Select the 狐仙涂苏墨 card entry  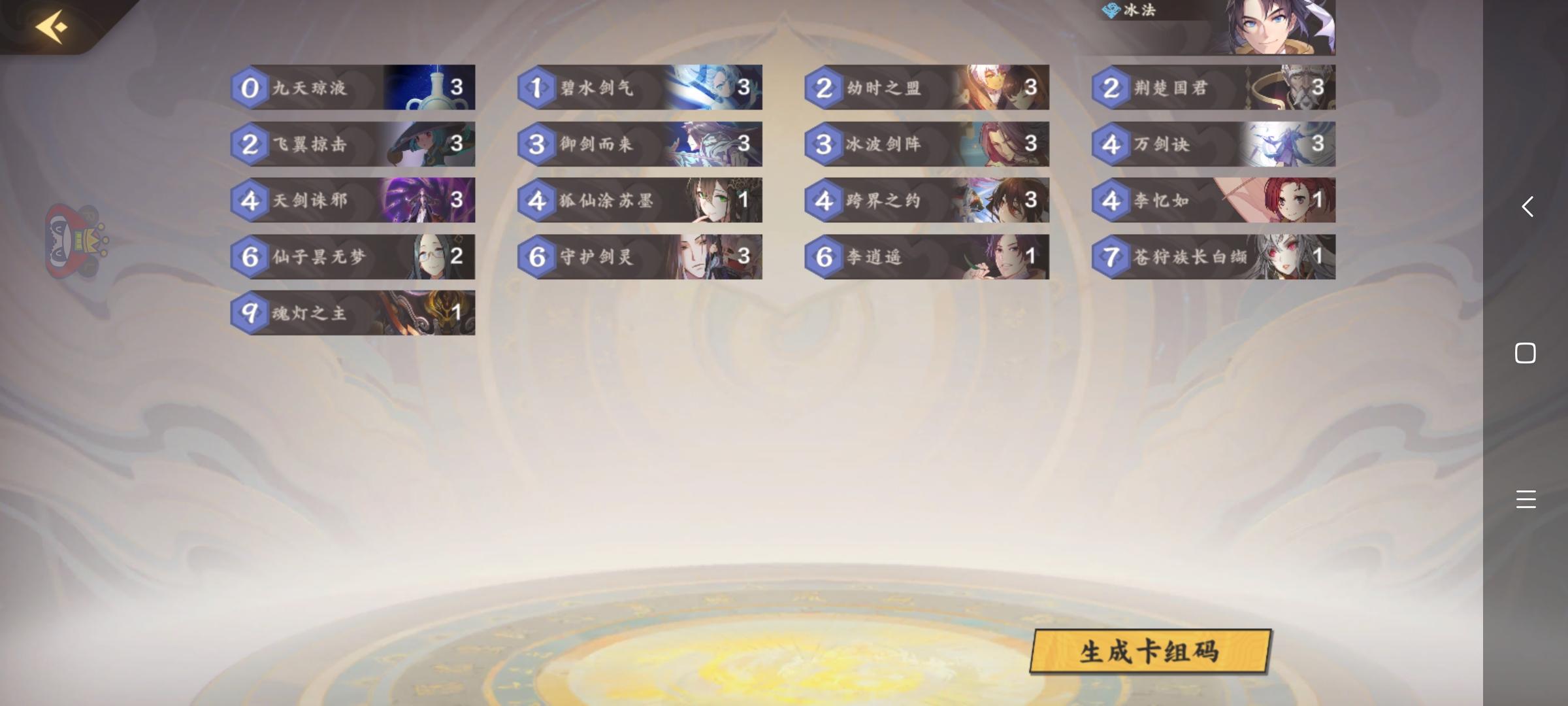pyautogui.click(x=640, y=201)
